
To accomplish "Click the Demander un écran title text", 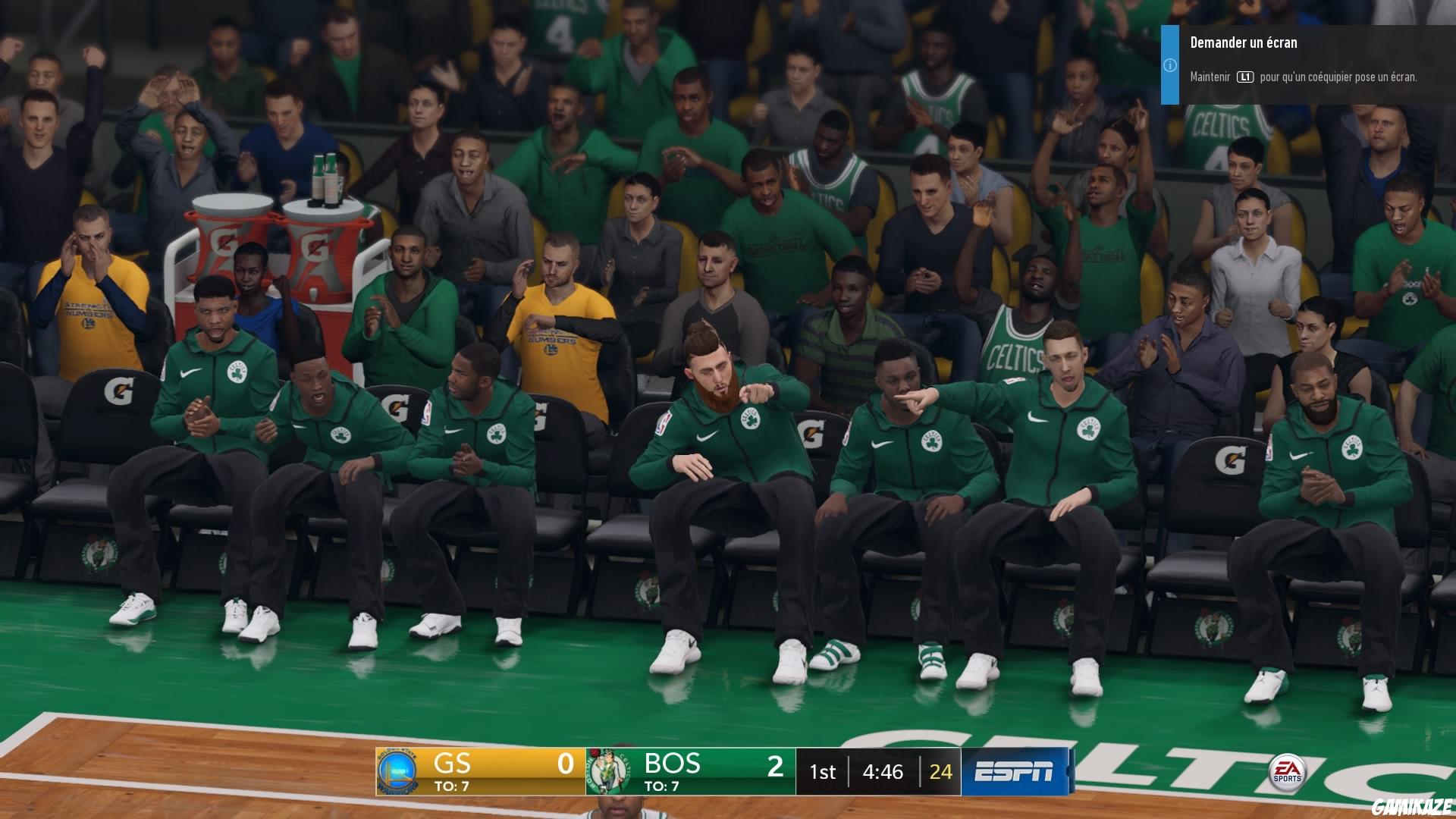I will coord(1244,43).
